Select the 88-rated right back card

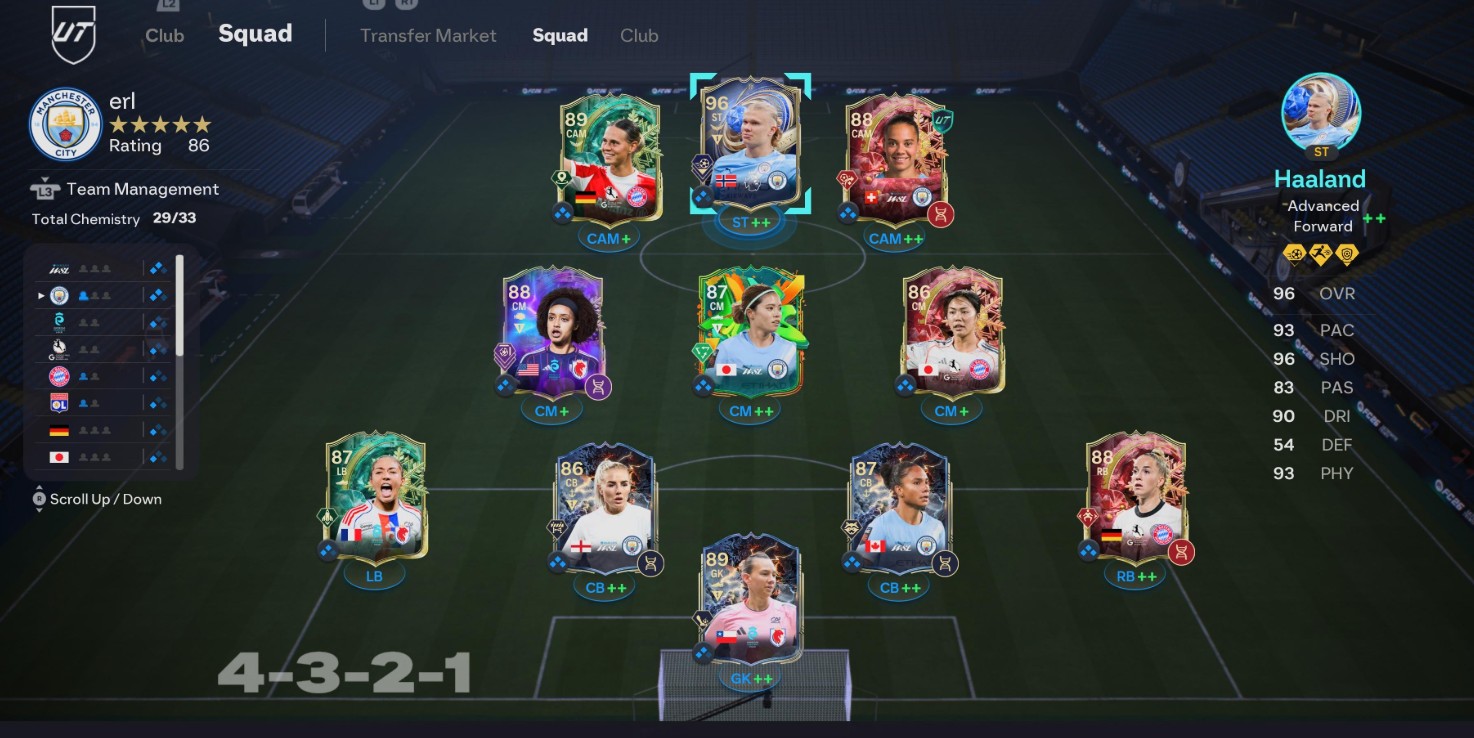click(x=1136, y=497)
